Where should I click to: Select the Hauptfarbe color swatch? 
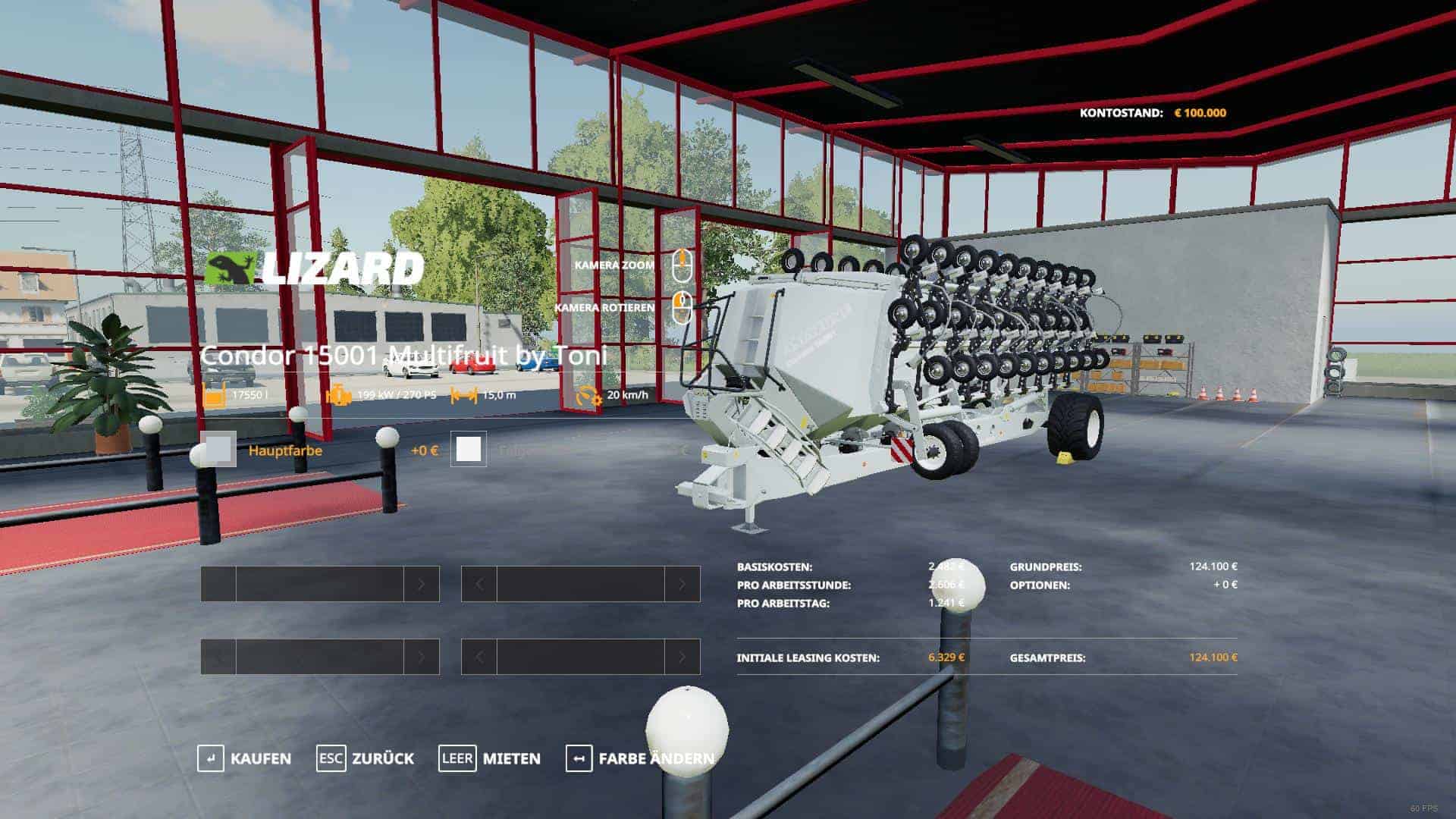tap(219, 450)
